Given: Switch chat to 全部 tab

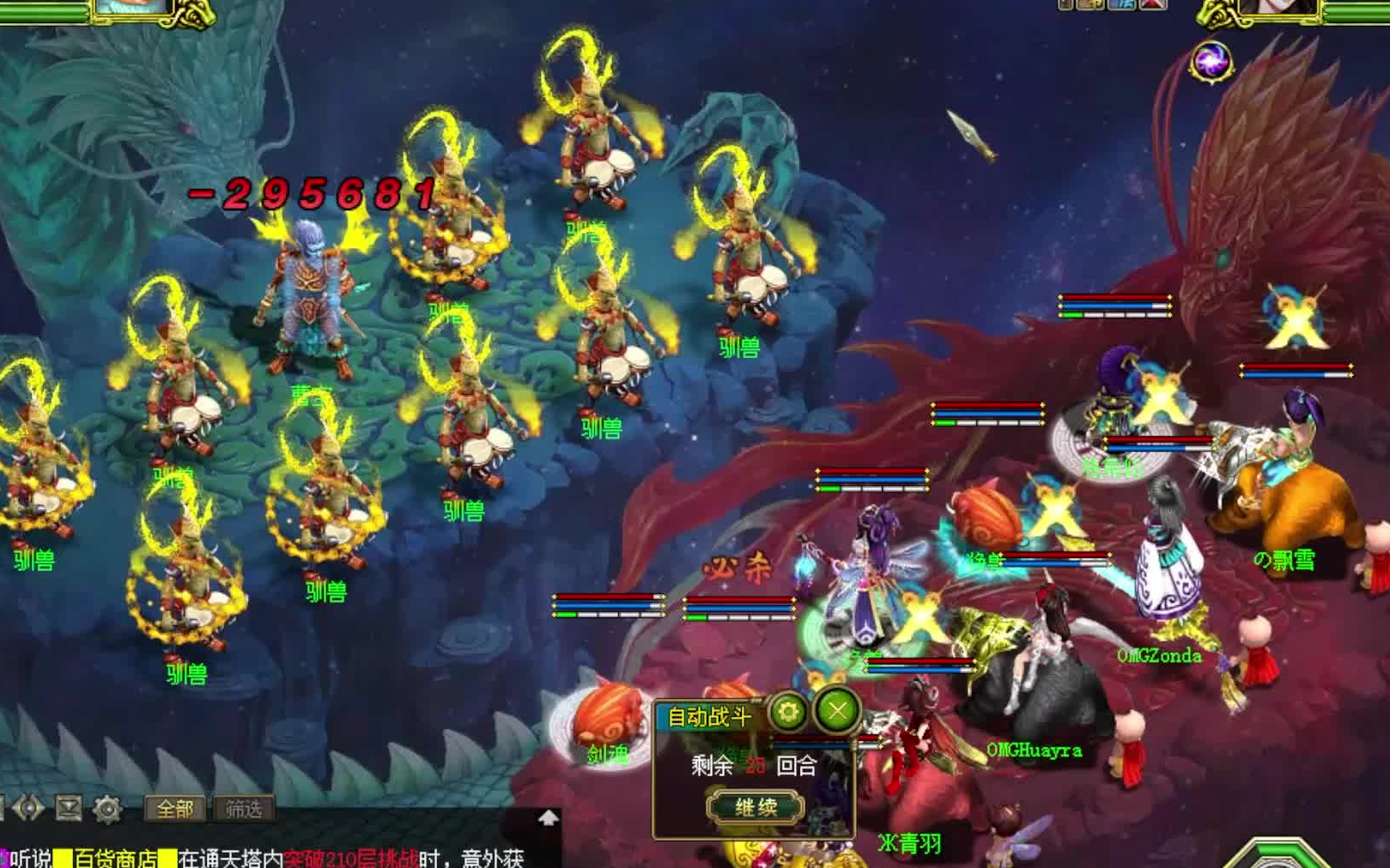Looking at the screenshot, I should [175, 808].
